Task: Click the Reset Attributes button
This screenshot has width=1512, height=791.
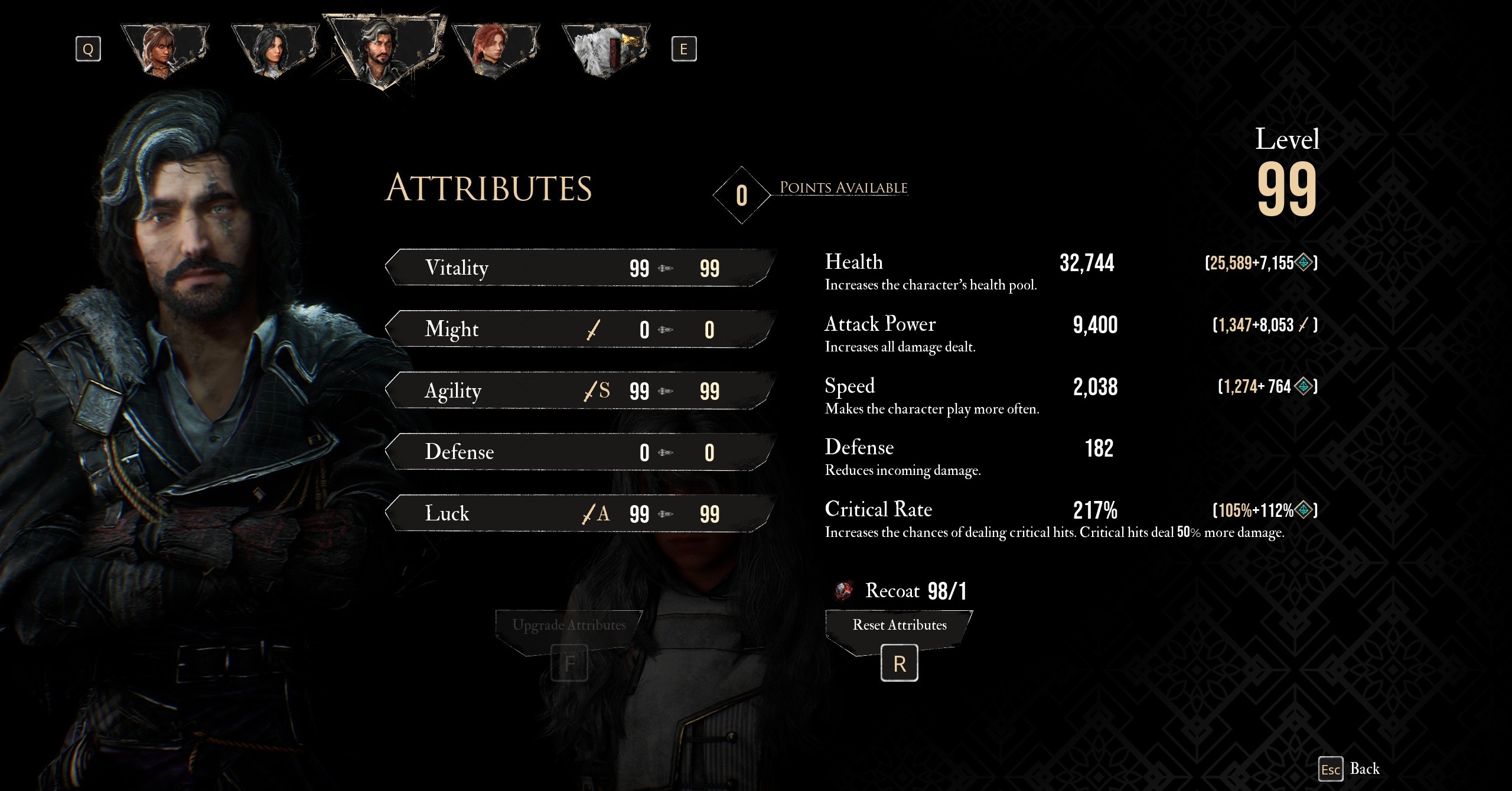Action: 899,626
